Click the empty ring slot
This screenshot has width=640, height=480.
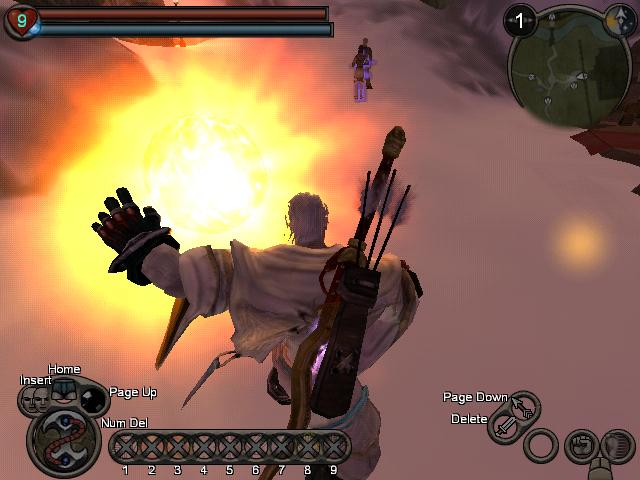point(541,445)
